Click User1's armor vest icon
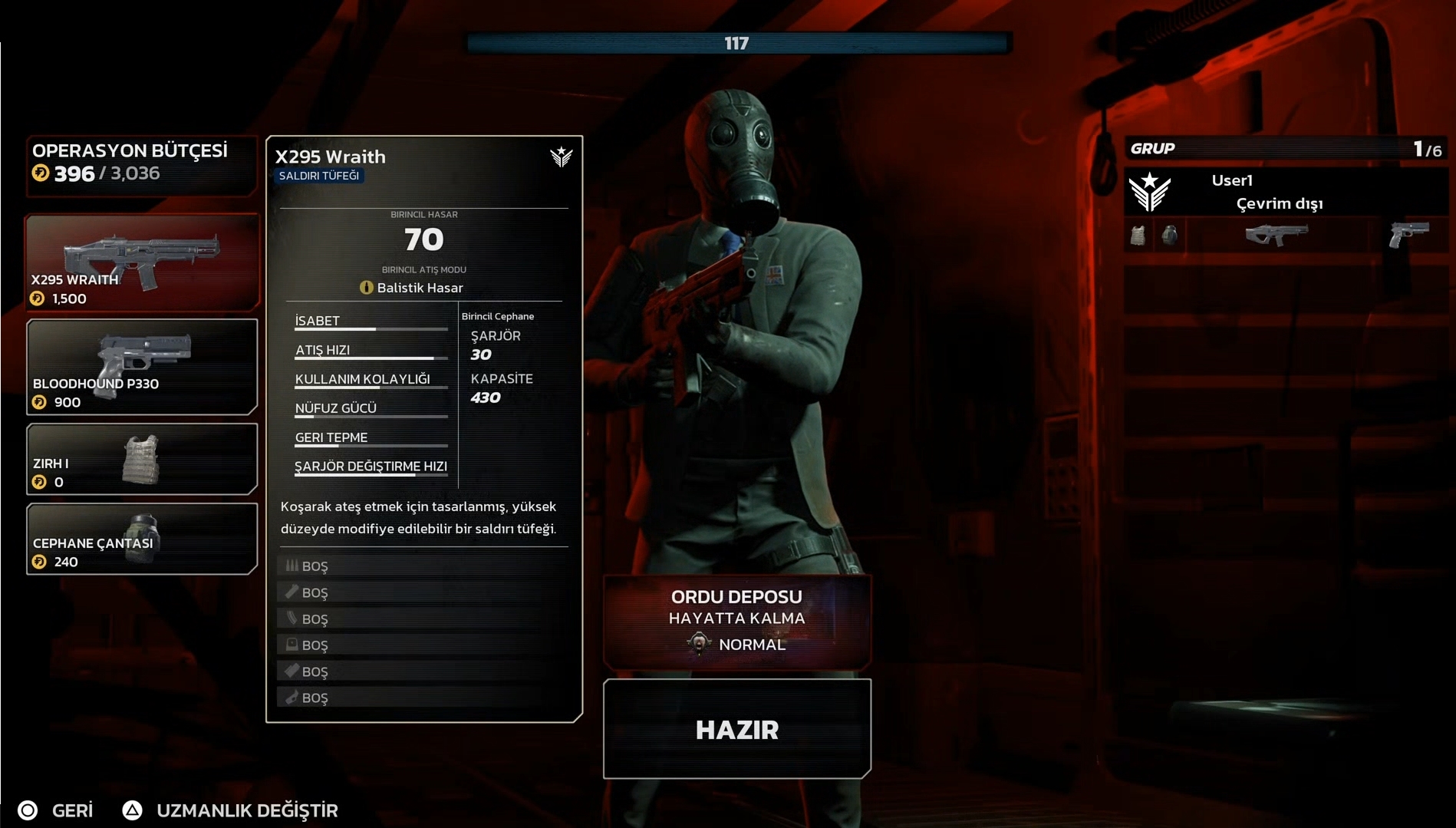This screenshot has height=828, width=1456. point(1138,235)
